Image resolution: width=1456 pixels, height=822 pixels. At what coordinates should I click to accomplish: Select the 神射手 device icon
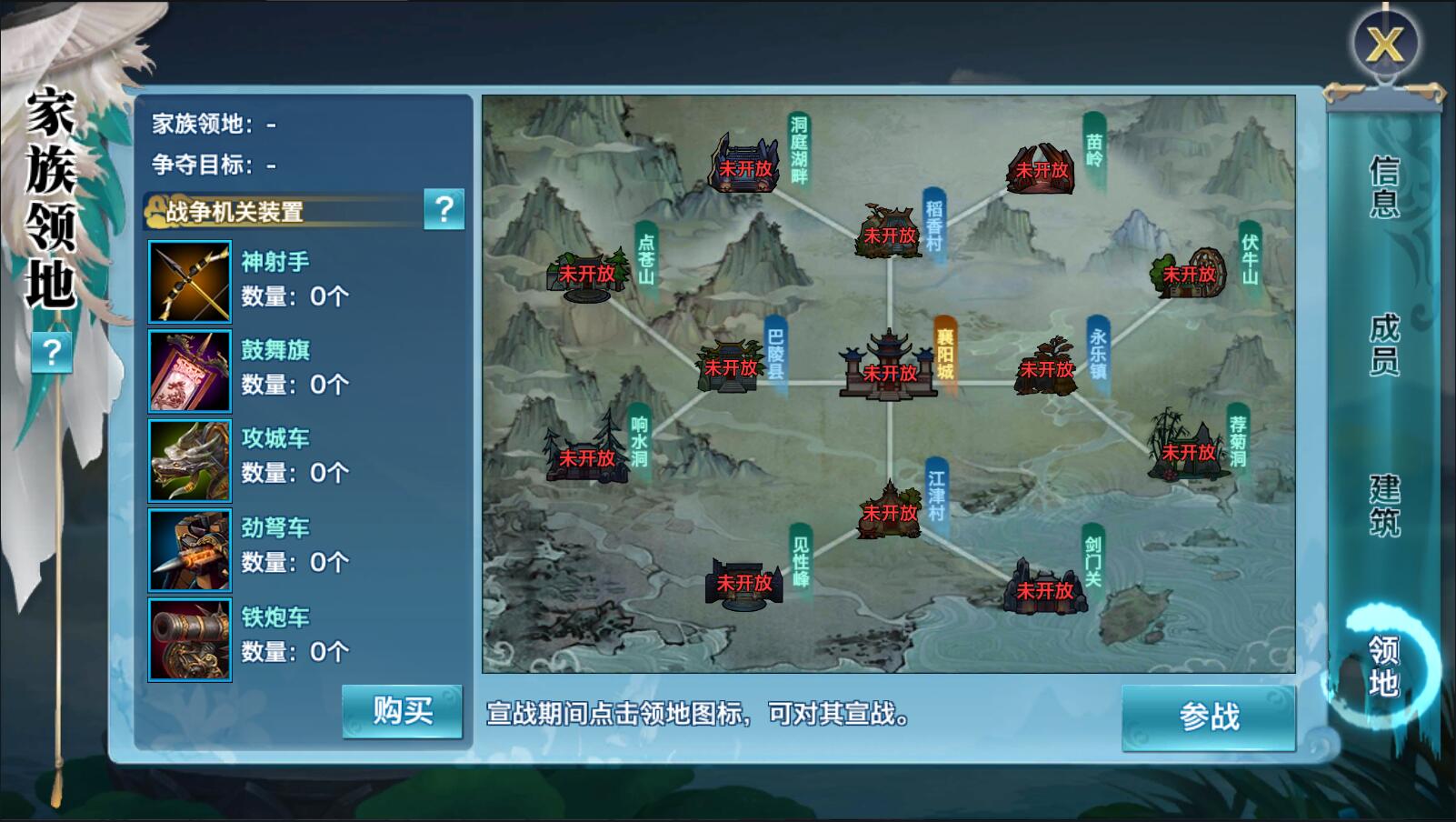pyautogui.click(x=190, y=282)
